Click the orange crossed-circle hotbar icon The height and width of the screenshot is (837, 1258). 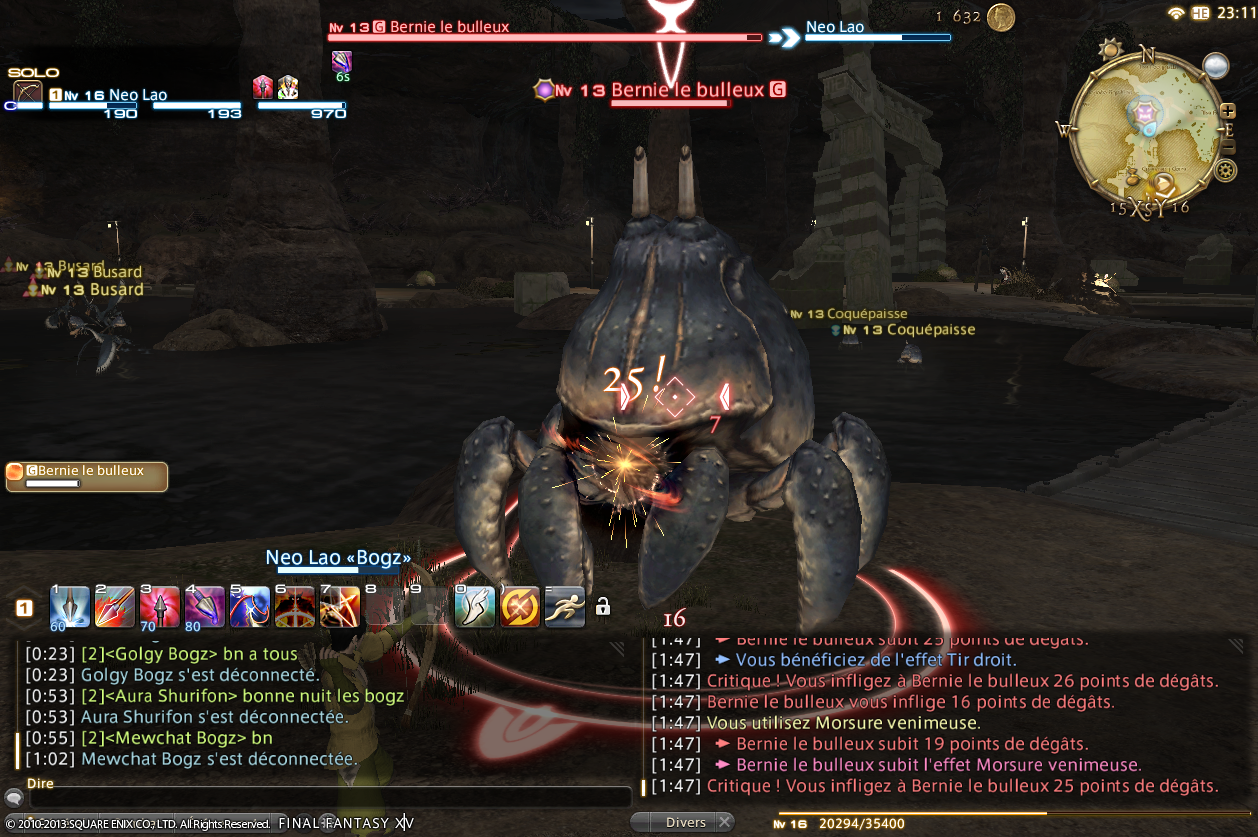coord(520,606)
